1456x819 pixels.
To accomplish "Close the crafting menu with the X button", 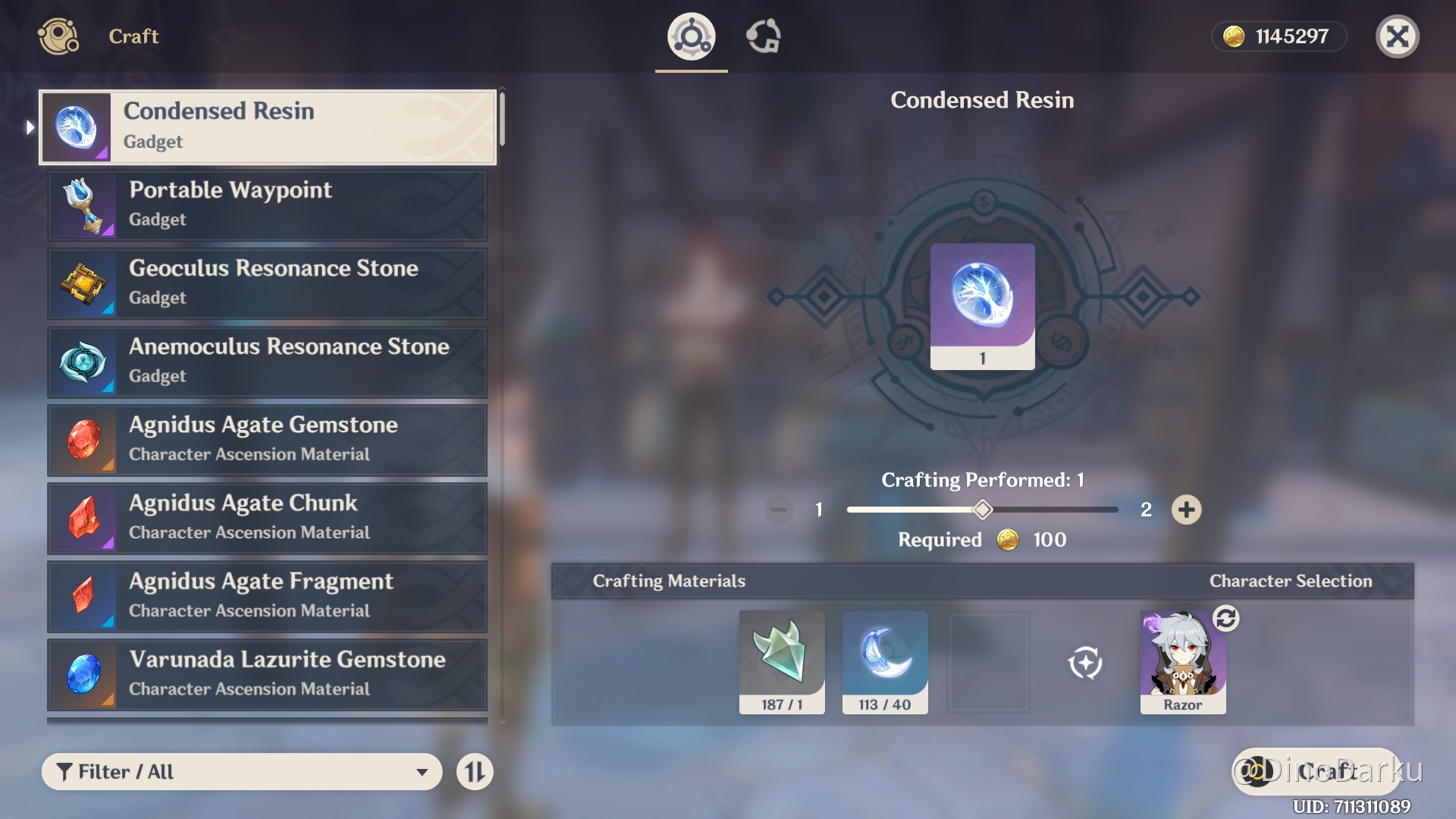I will tap(1398, 36).
